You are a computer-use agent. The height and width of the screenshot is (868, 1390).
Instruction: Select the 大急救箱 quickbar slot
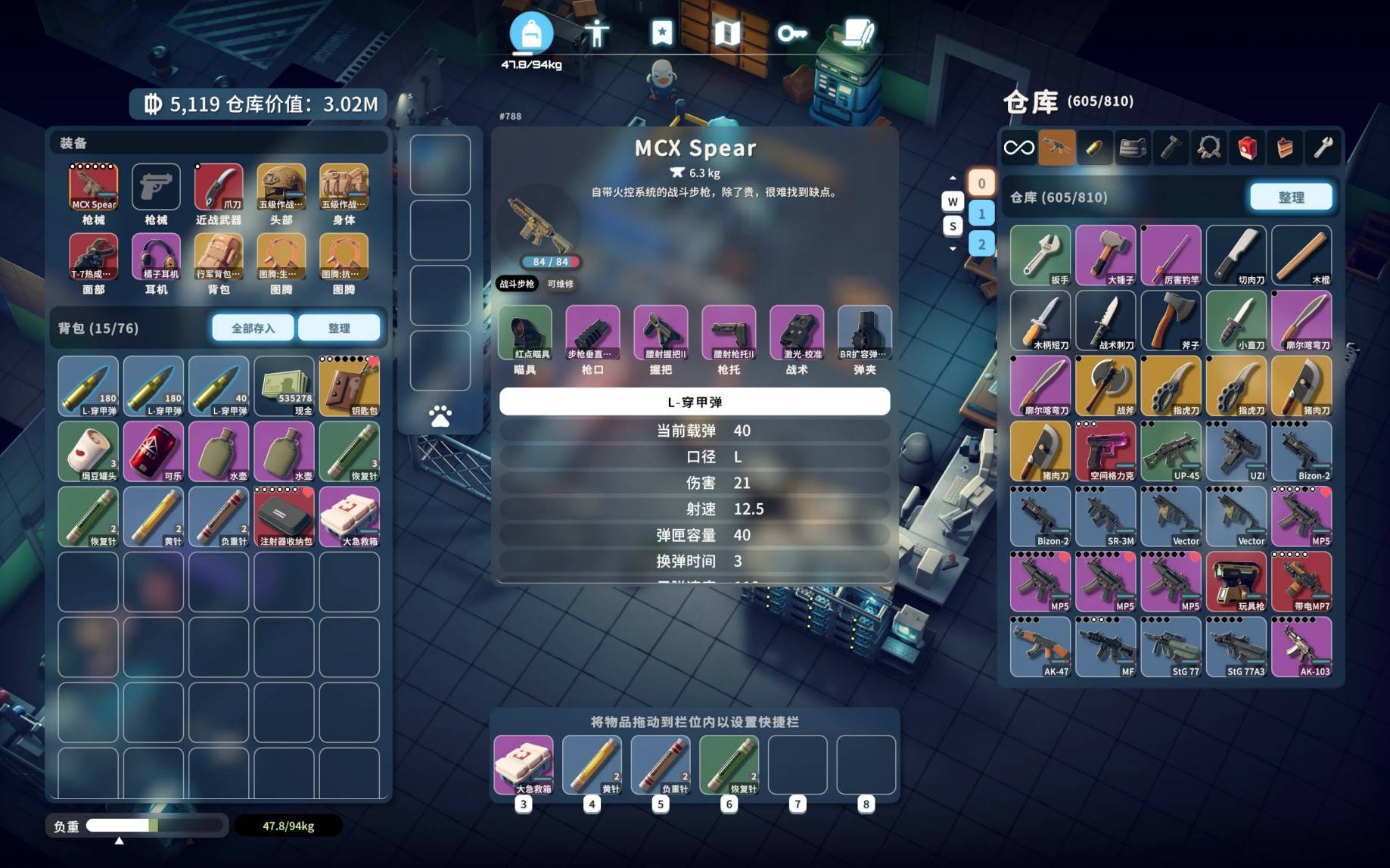[x=524, y=764]
